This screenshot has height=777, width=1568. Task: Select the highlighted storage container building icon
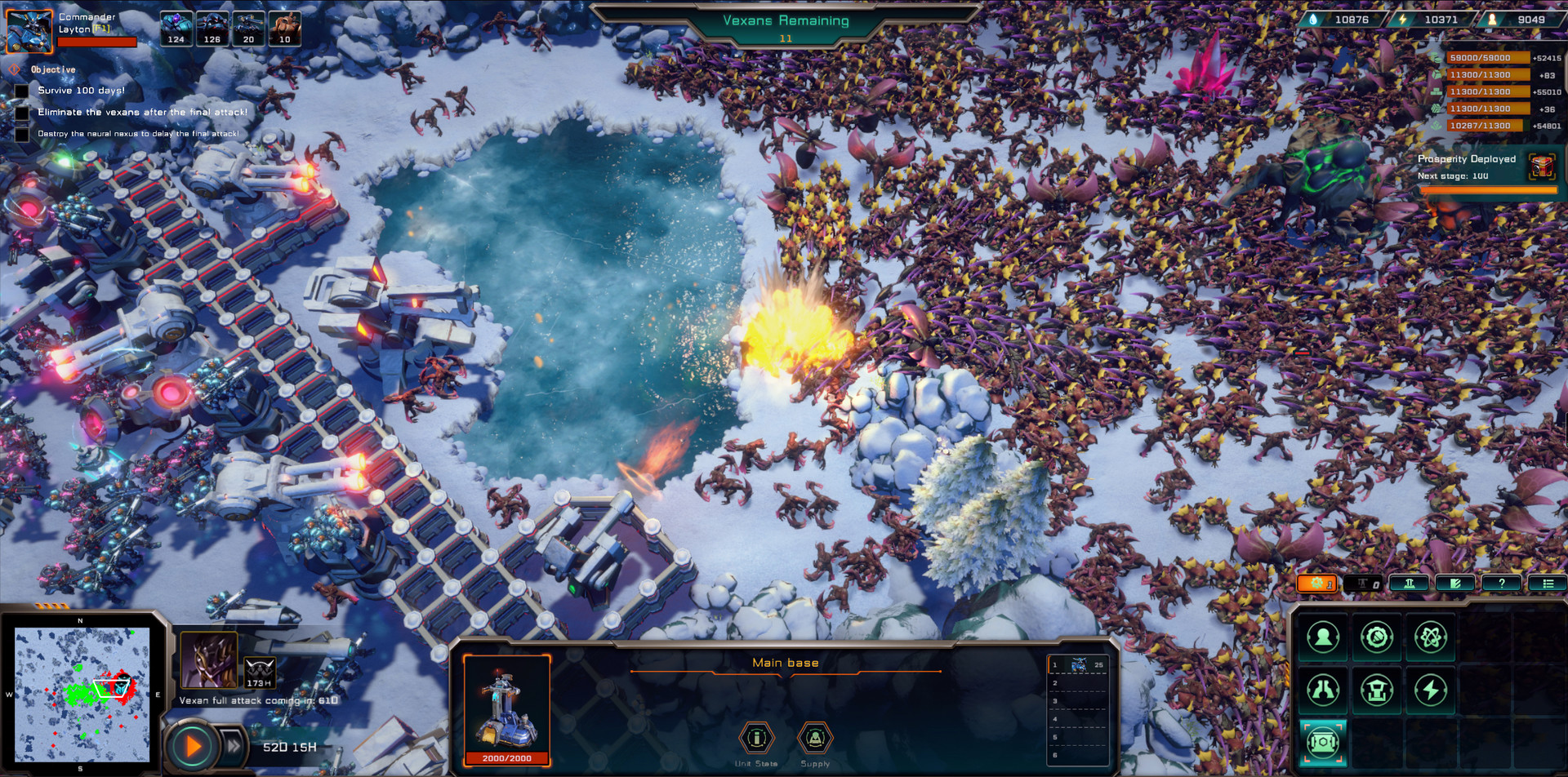(1323, 742)
